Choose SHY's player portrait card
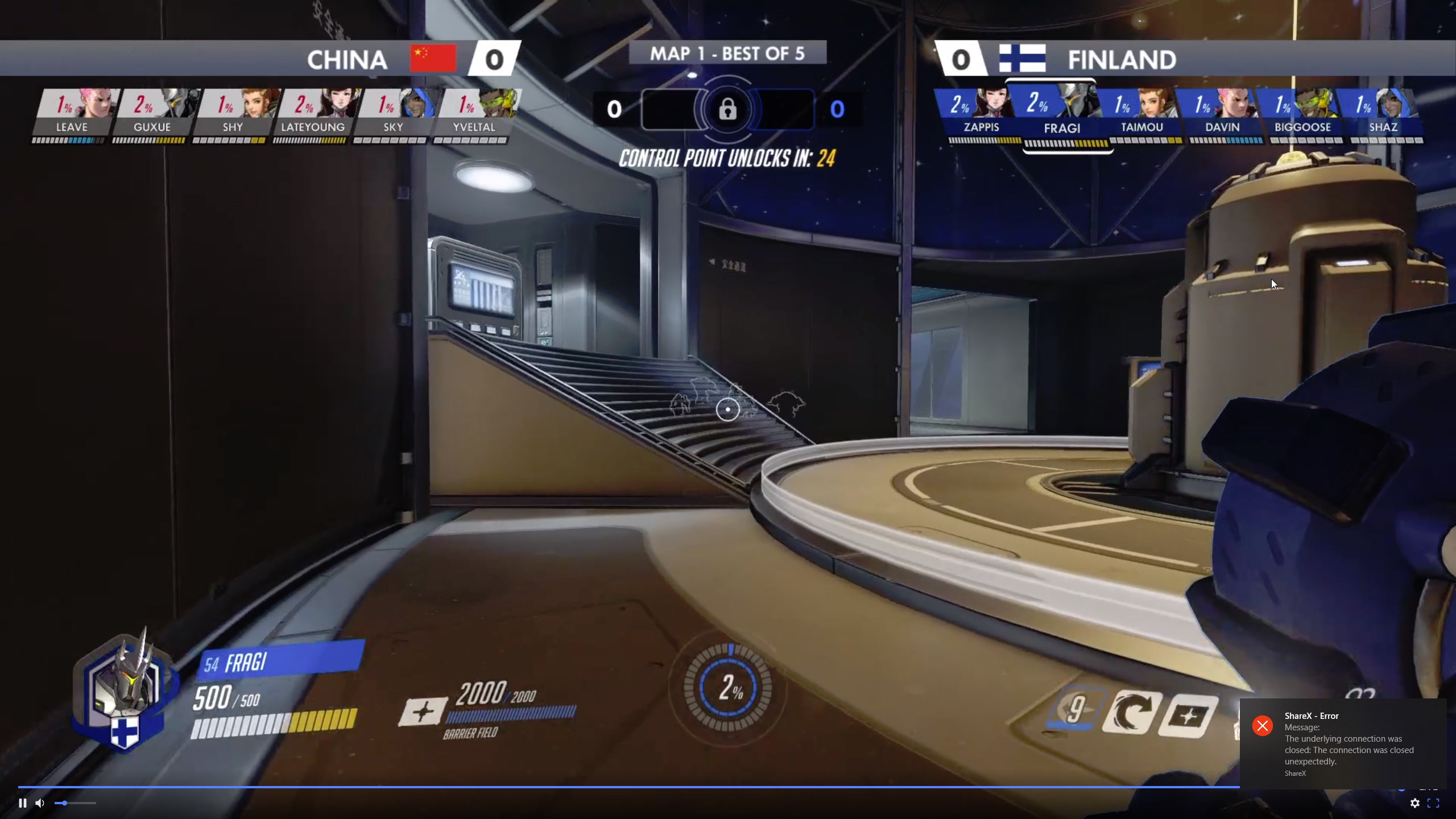The height and width of the screenshot is (819, 1456). pos(233,114)
